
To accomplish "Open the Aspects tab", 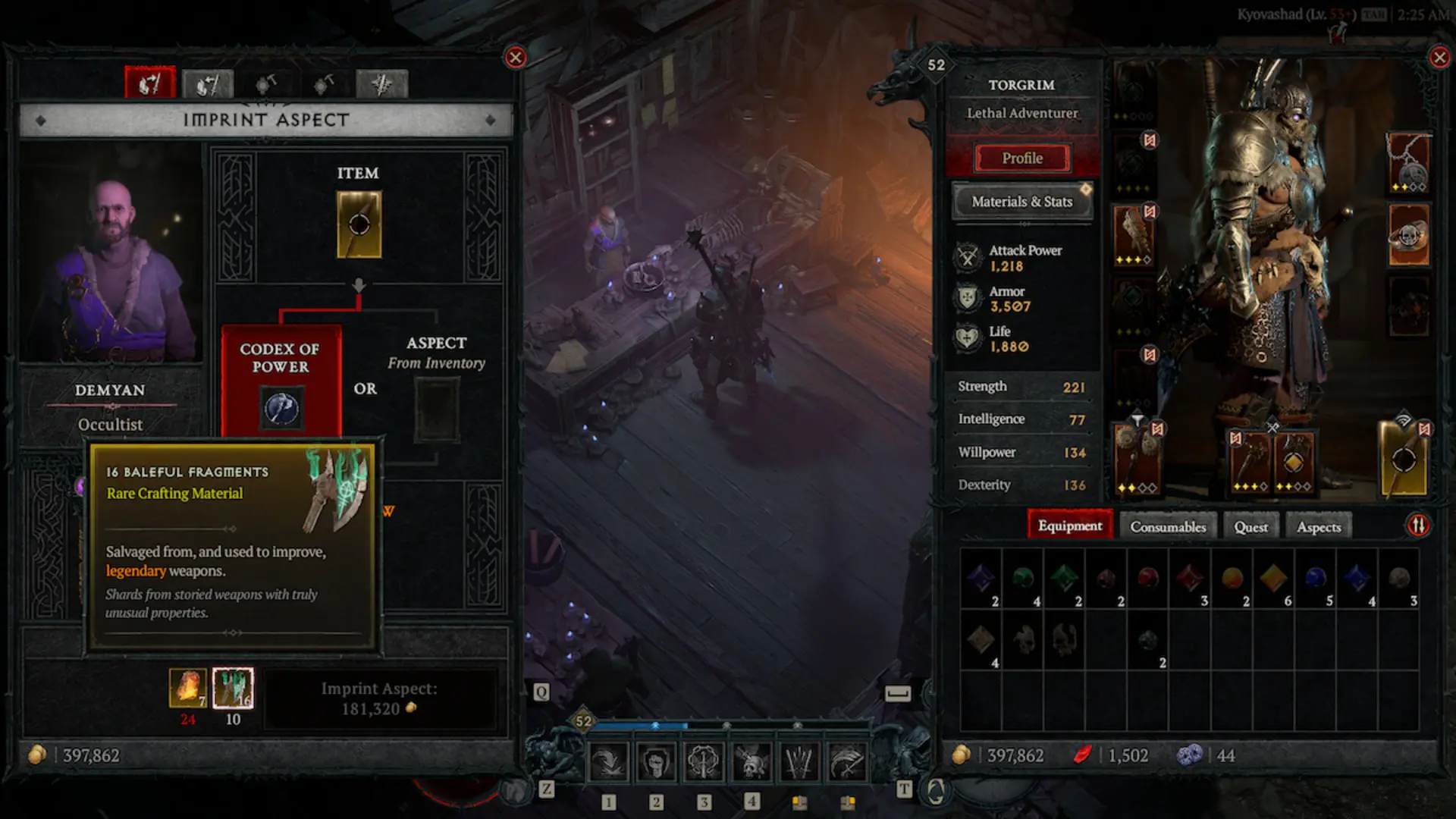I will (x=1318, y=526).
